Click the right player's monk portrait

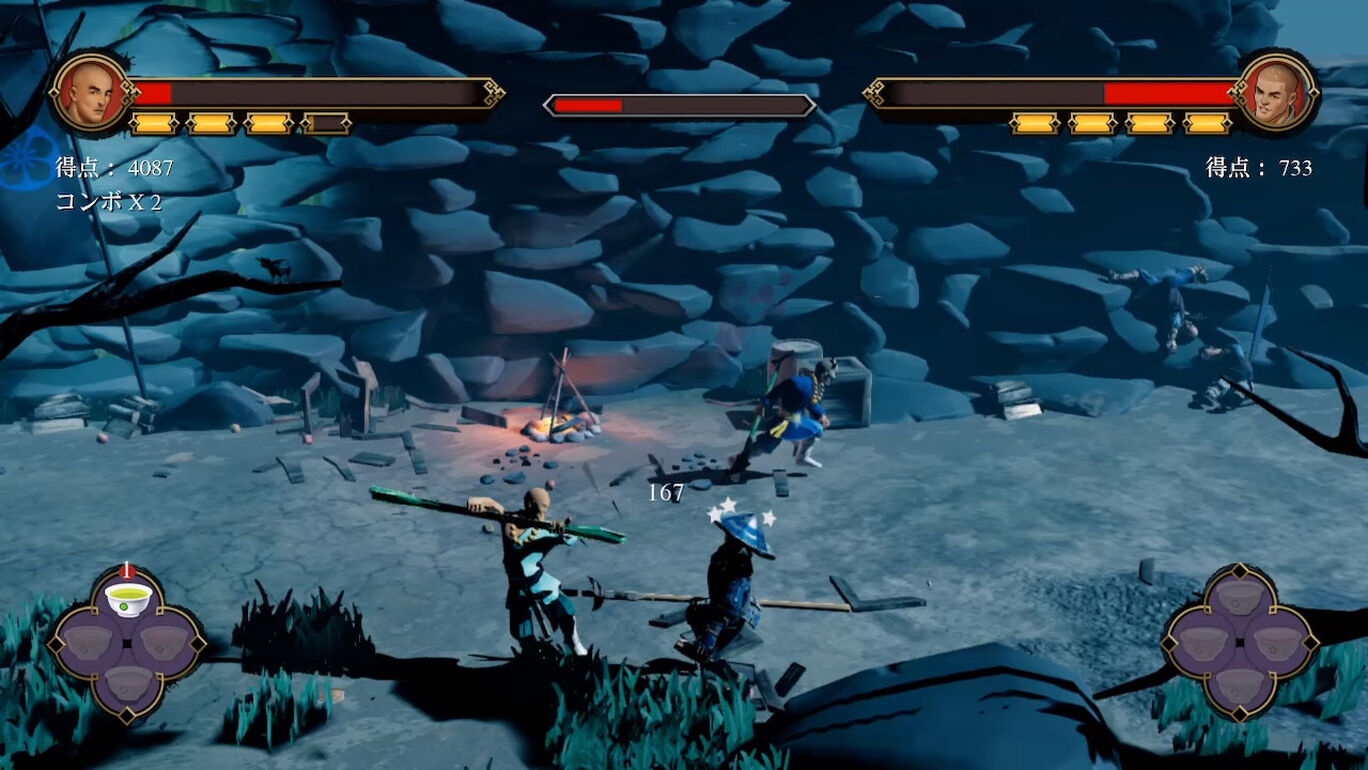1277,92
